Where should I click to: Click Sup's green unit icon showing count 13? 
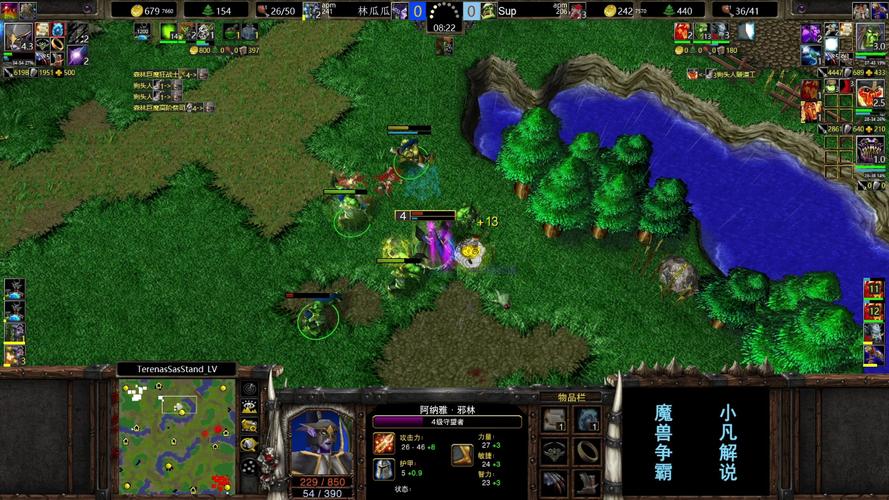tap(701, 32)
